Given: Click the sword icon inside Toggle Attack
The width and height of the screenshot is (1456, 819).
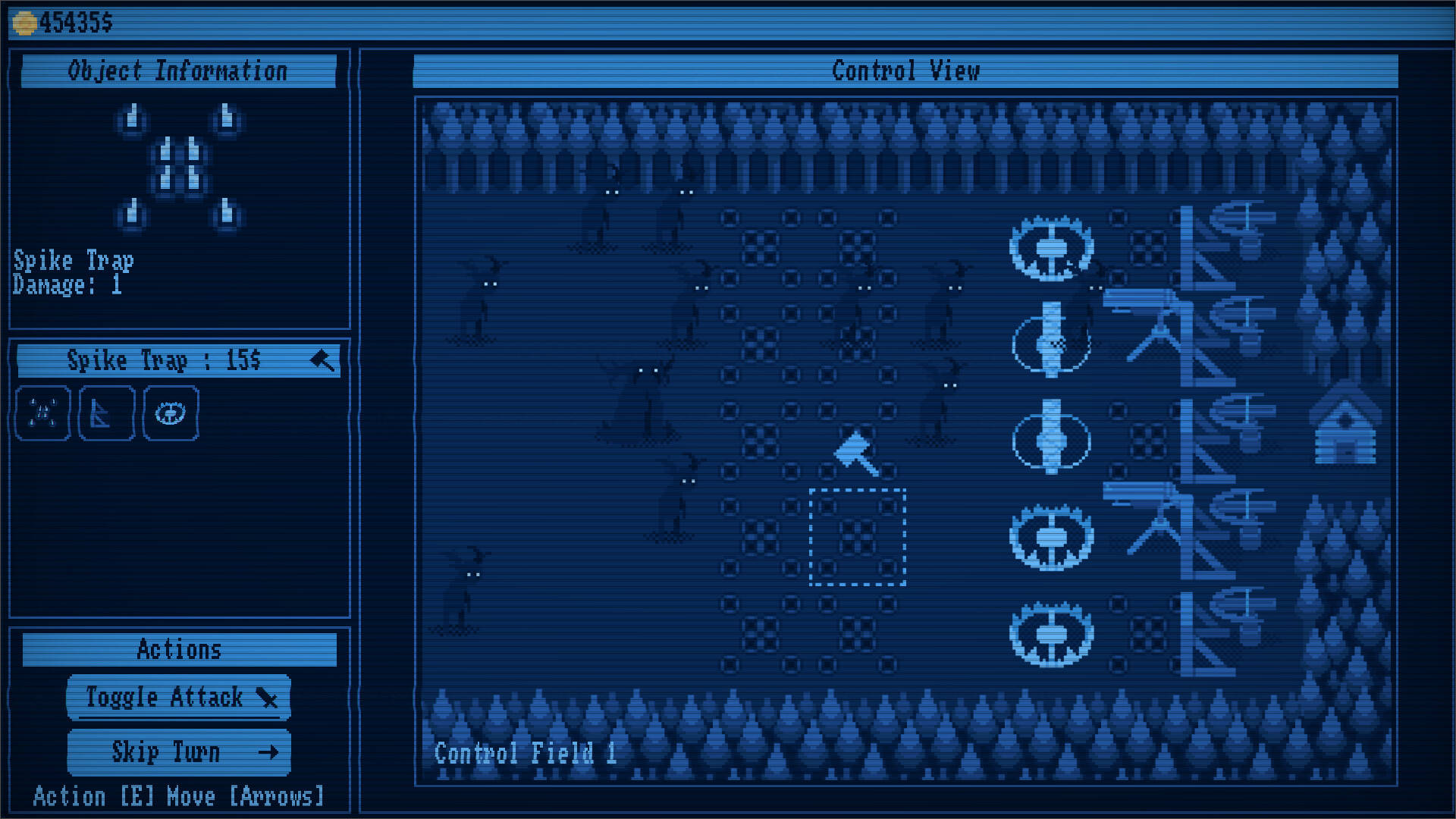Looking at the screenshot, I should 267,699.
